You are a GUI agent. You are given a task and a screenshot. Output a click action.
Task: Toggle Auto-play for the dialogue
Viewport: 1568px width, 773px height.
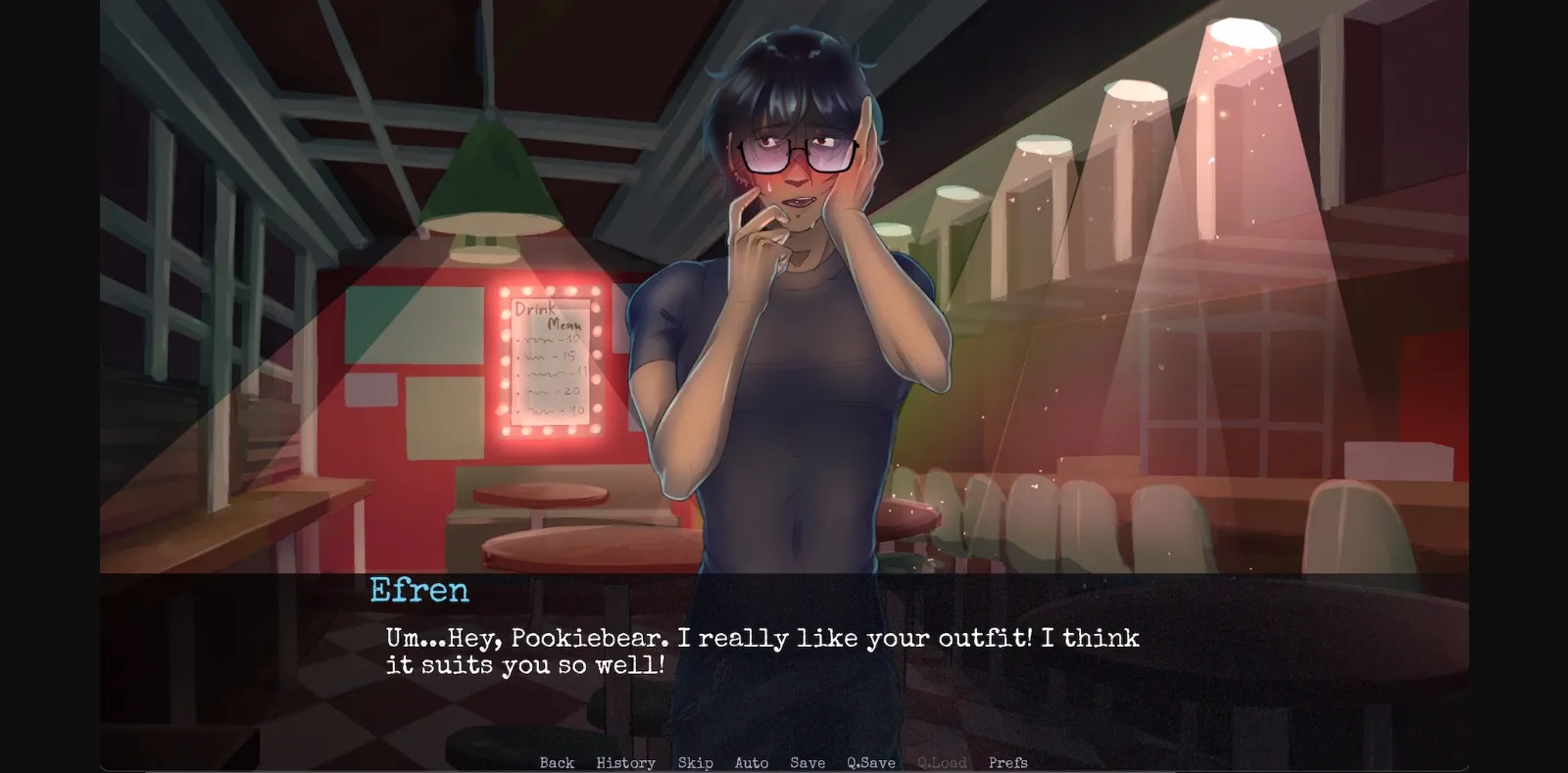(x=752, y=762)
